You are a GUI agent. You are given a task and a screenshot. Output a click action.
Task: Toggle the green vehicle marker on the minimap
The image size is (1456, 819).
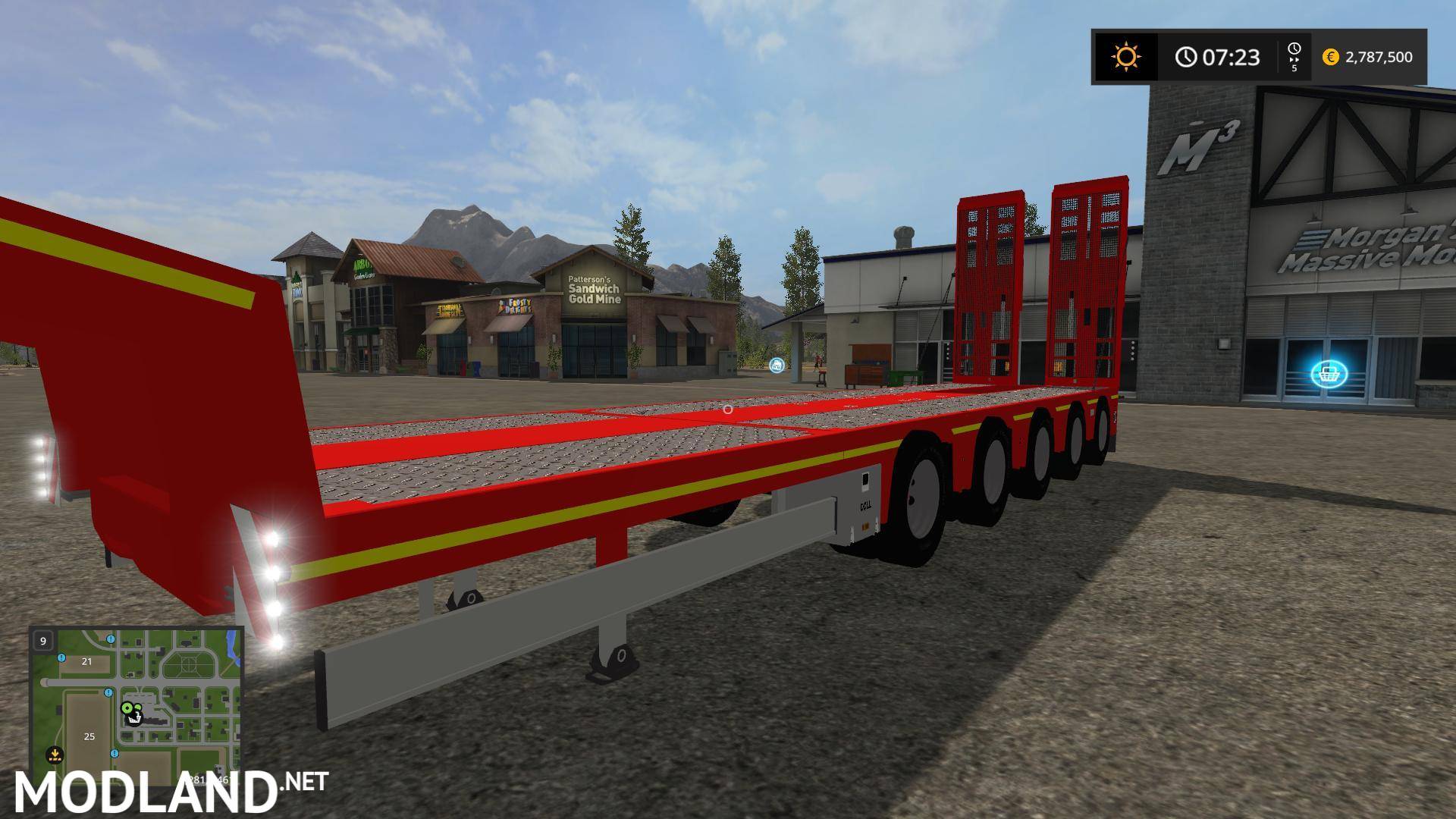pos(127,708)
